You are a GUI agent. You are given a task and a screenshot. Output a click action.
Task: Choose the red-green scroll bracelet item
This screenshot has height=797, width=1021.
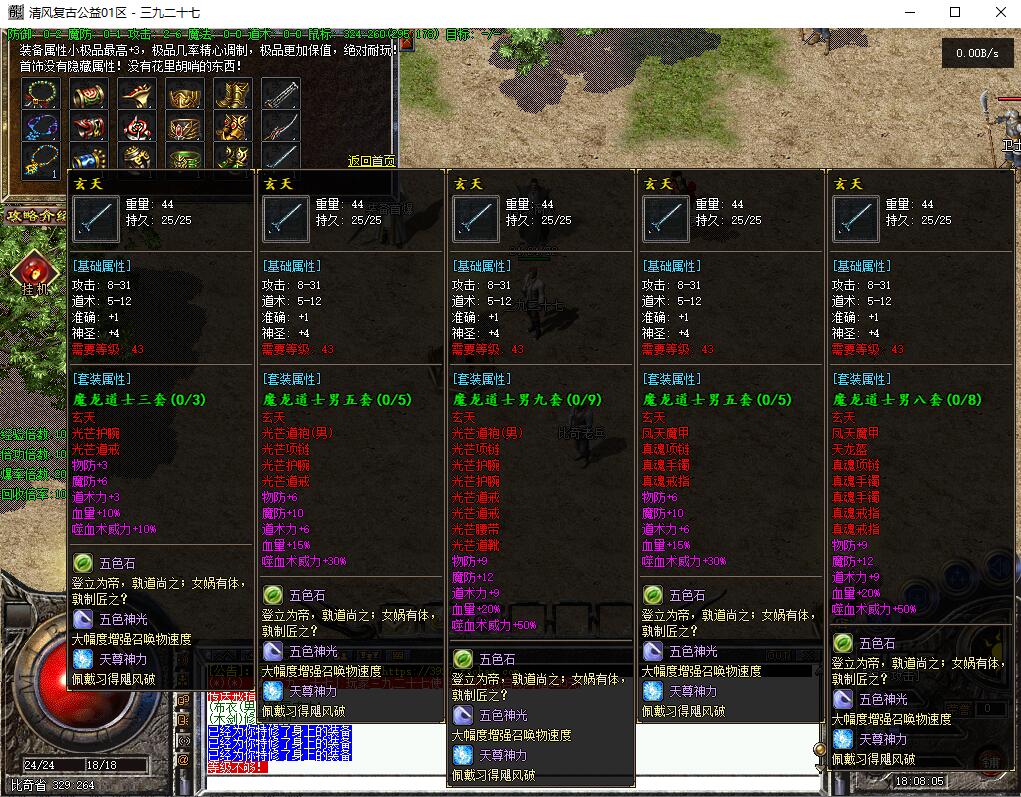tap(89, 94)
